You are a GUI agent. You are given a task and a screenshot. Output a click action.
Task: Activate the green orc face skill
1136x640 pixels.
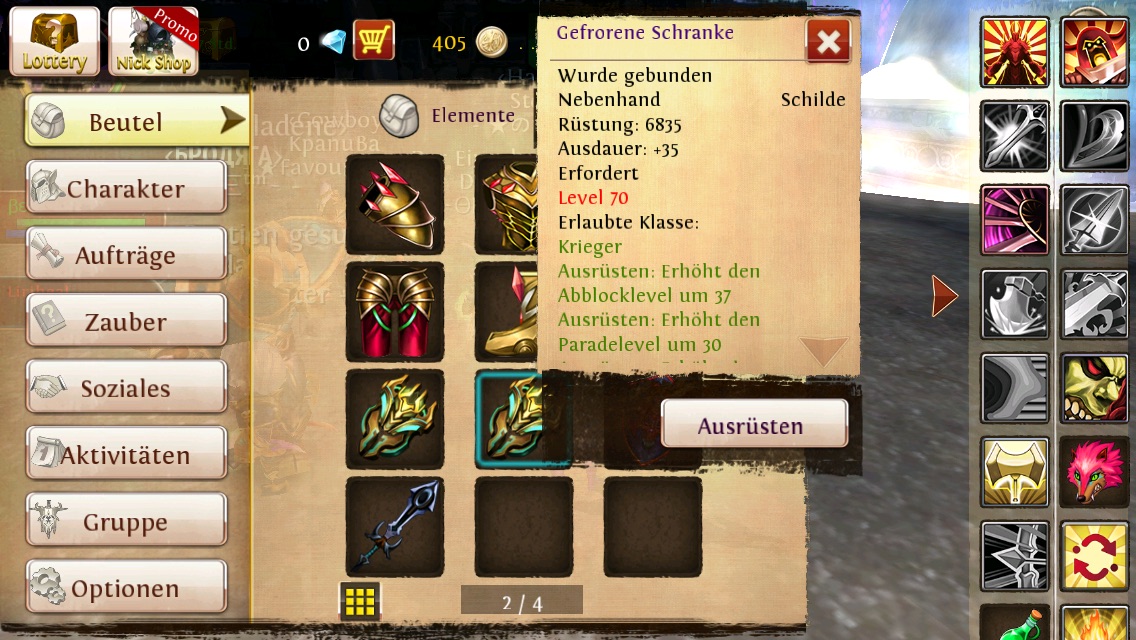(x=1094, y=388)
